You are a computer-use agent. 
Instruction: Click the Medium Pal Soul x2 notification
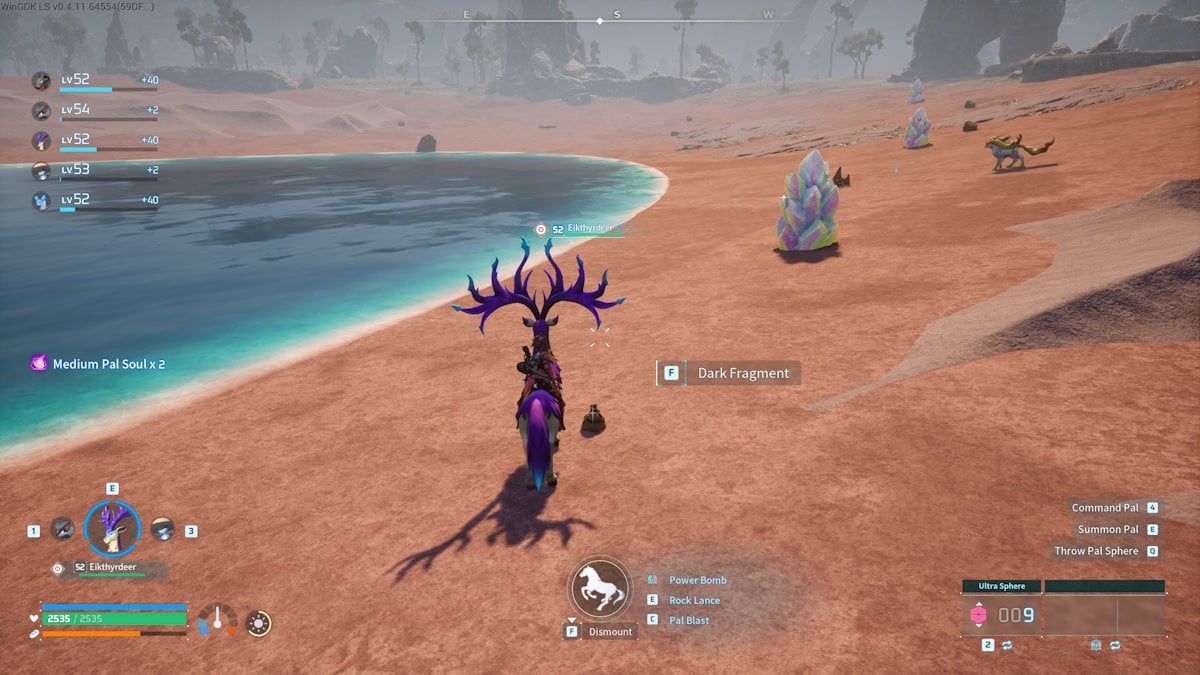point(98,364)
